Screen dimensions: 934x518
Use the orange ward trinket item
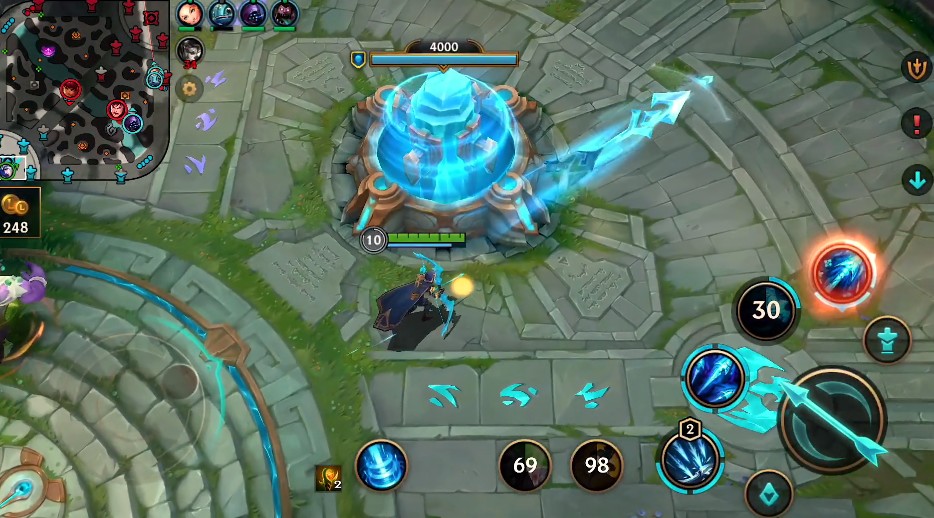pyautogui.click(x=328, y=478)
